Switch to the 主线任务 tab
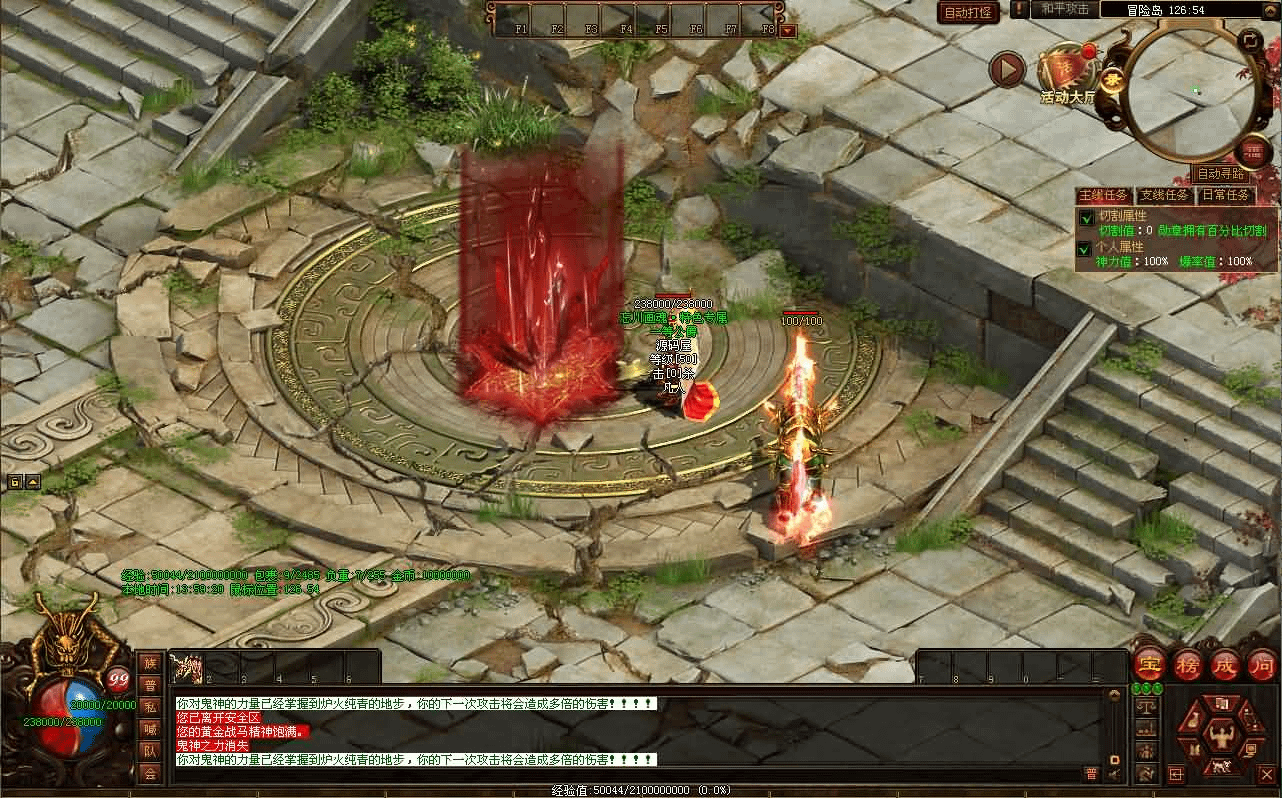This screenshot has width=1282, height=798. click(1103, 195)
